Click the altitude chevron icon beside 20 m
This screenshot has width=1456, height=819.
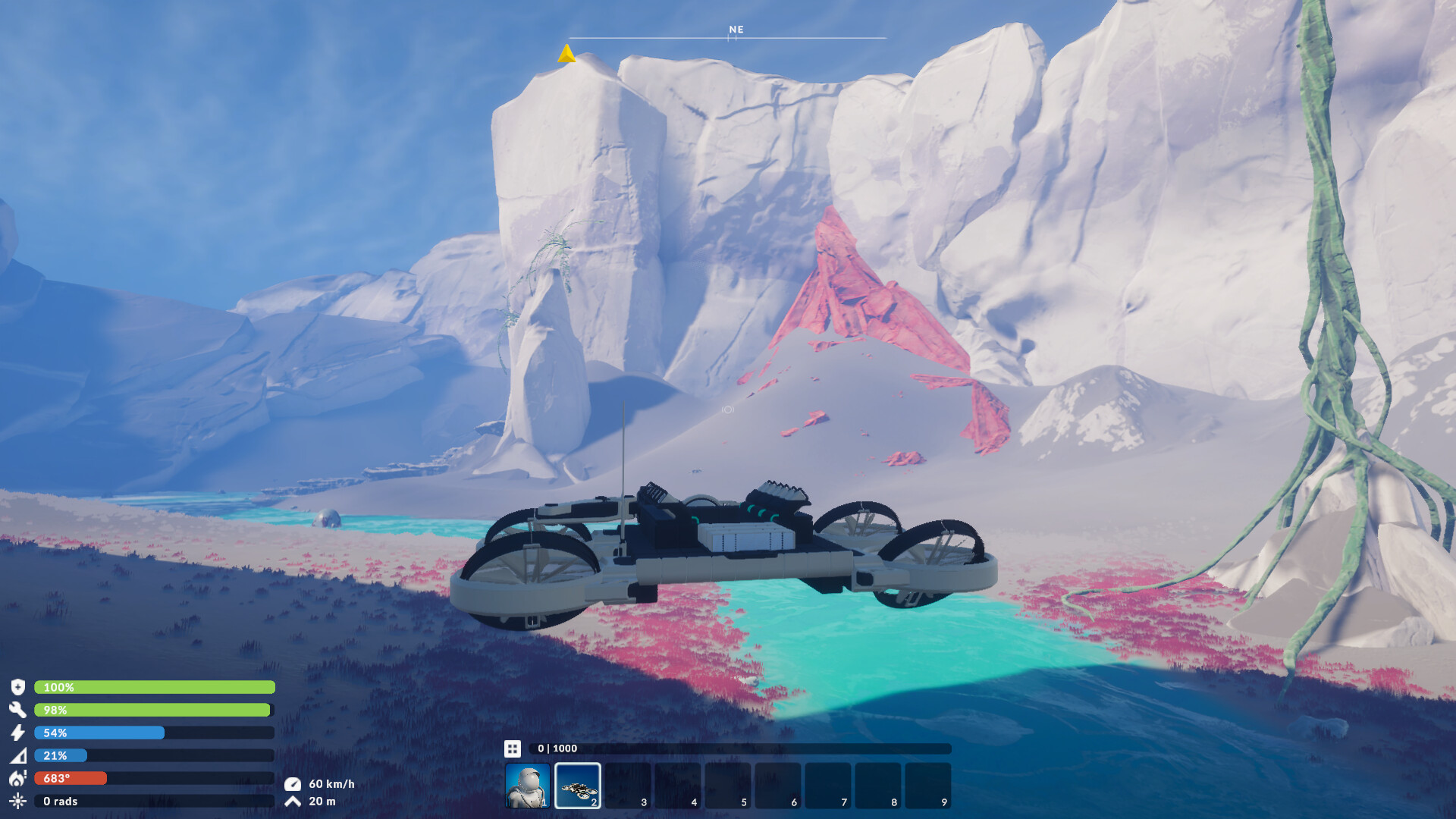(295, 802)
